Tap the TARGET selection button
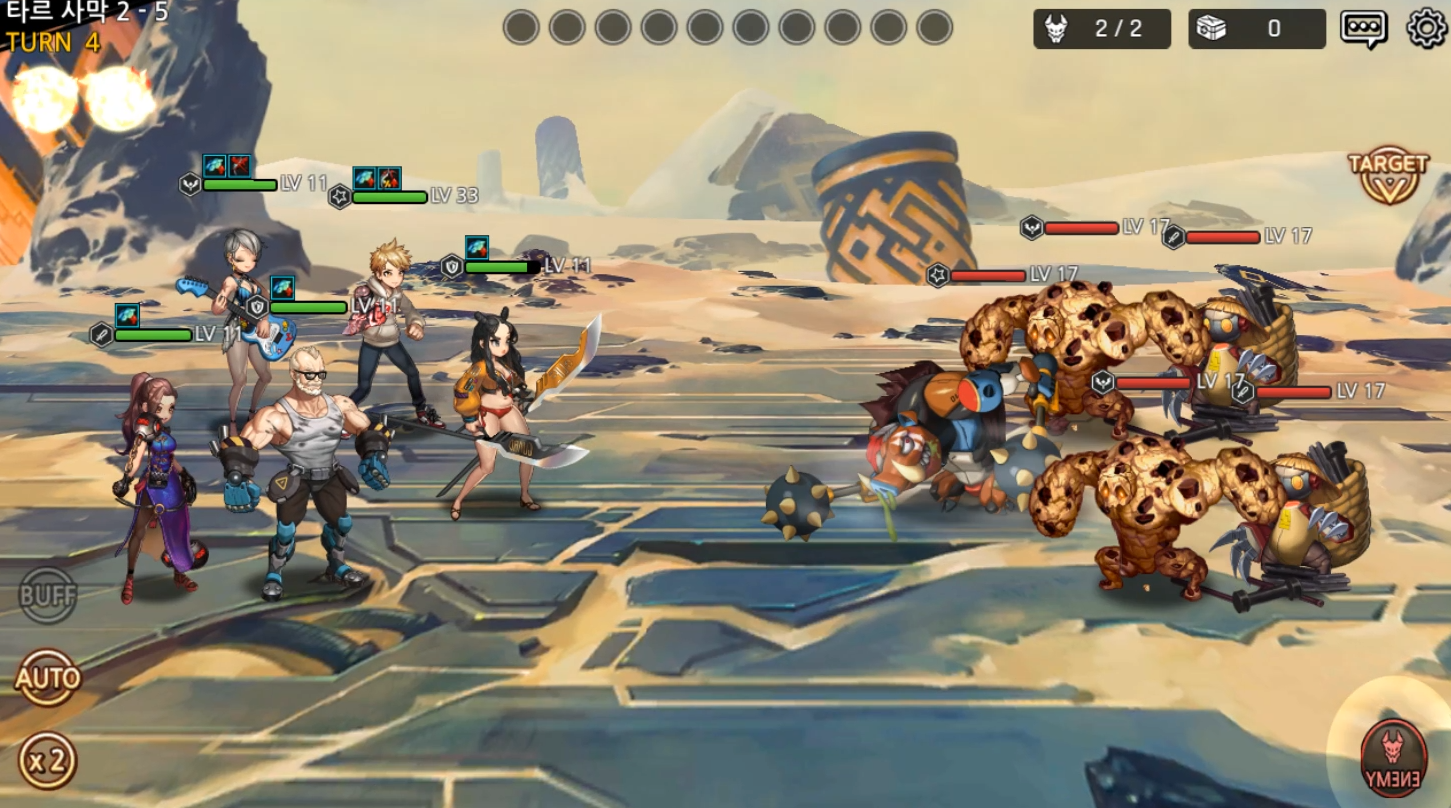Screen dimensions: 1451x808 tap(1388, 175)
